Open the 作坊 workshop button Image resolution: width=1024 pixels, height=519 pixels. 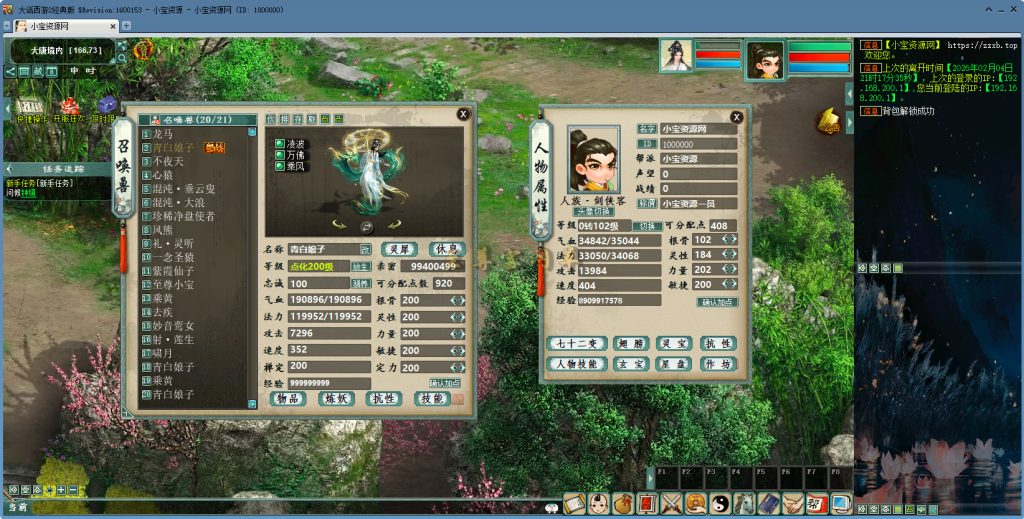(x=718, y=364)
